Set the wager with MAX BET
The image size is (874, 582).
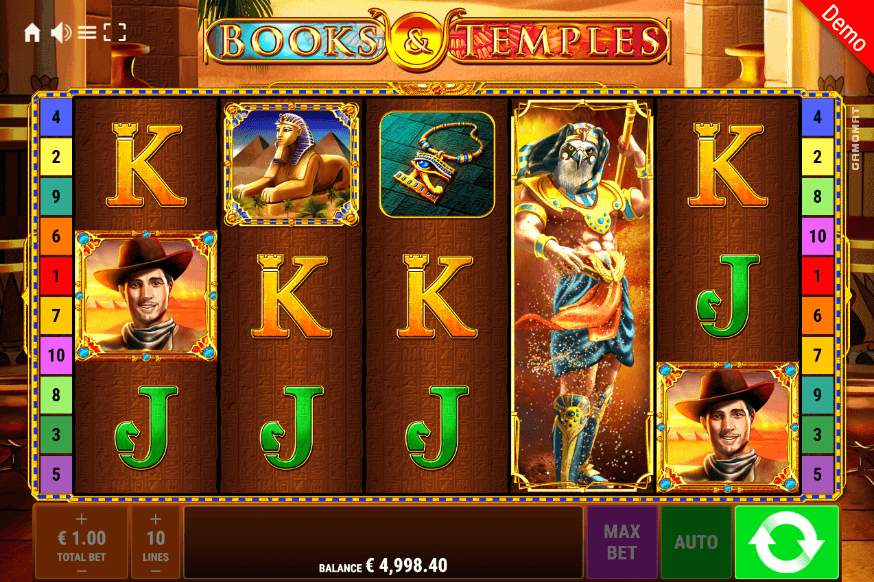[x=621, y=542]
